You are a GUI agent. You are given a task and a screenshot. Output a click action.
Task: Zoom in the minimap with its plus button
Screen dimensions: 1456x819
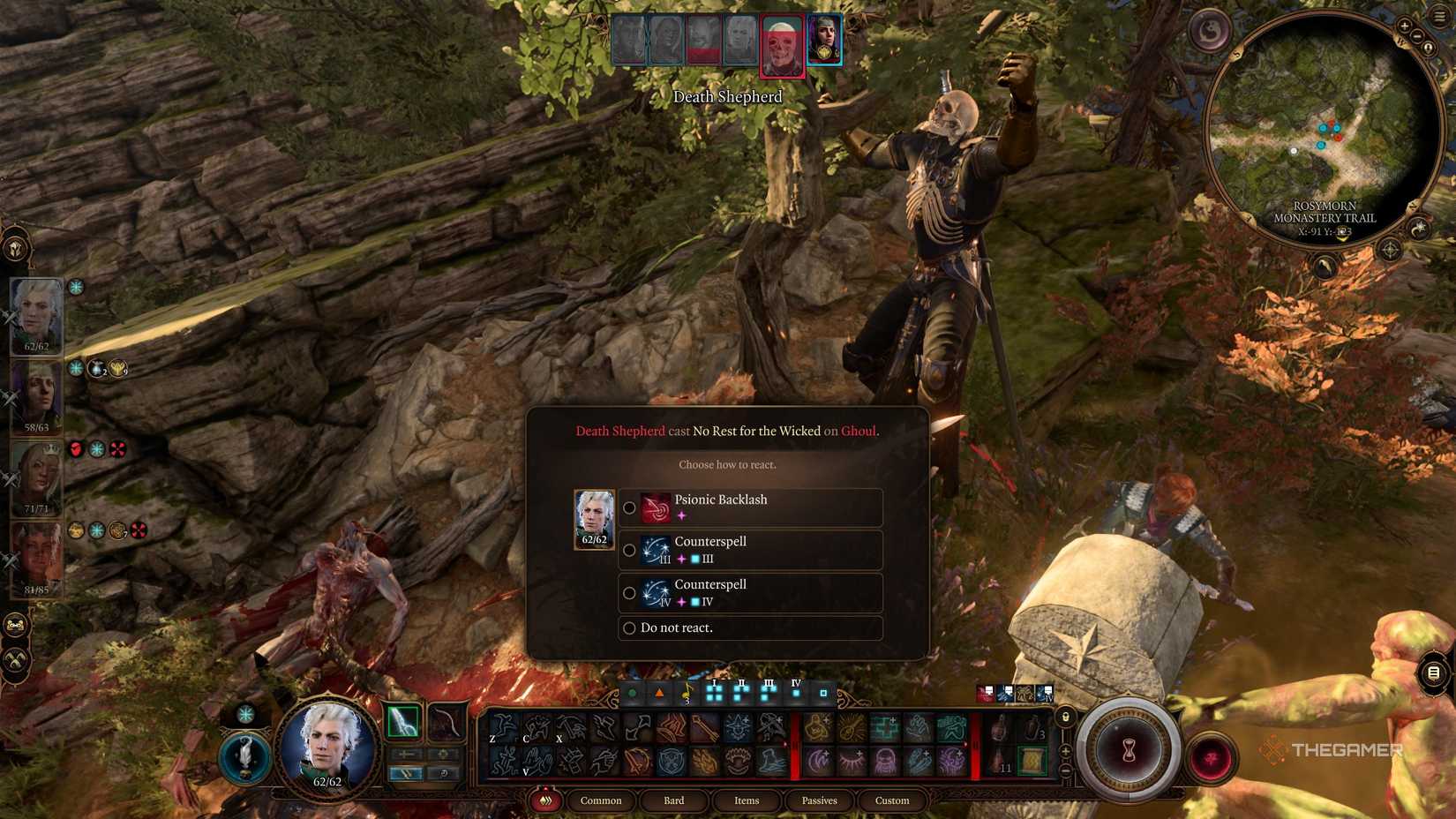click(1406, 25)
